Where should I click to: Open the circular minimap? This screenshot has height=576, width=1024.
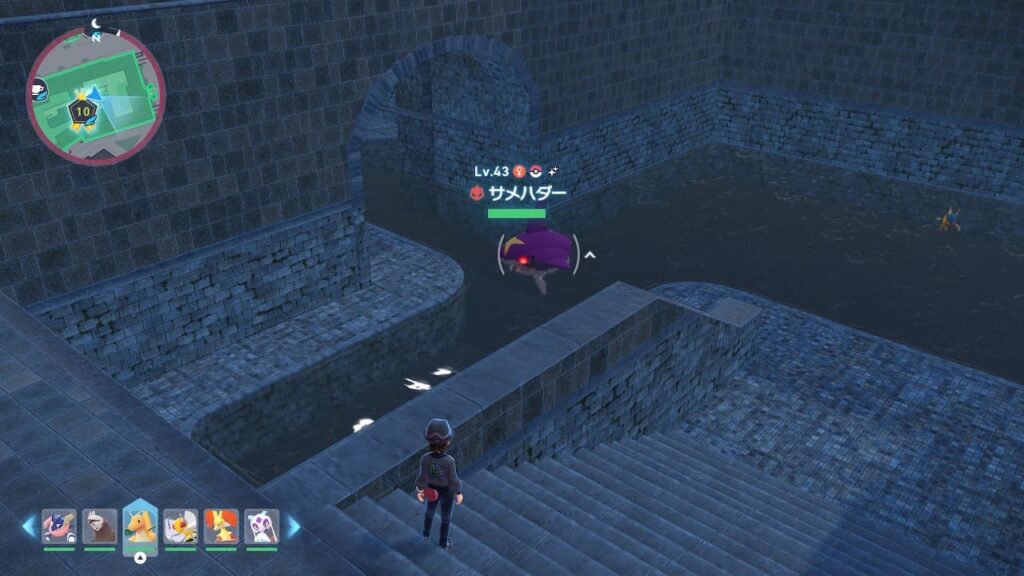(96, 96)
